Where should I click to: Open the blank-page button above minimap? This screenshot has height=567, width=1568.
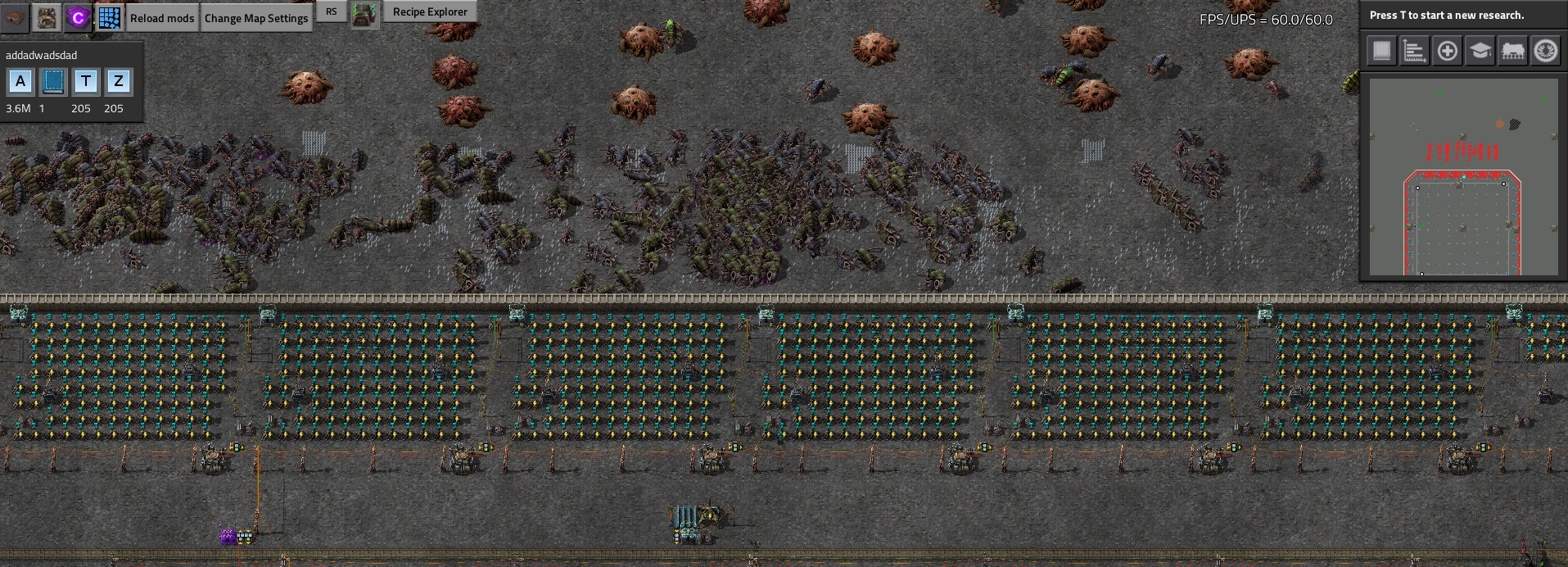point(1381,51)
